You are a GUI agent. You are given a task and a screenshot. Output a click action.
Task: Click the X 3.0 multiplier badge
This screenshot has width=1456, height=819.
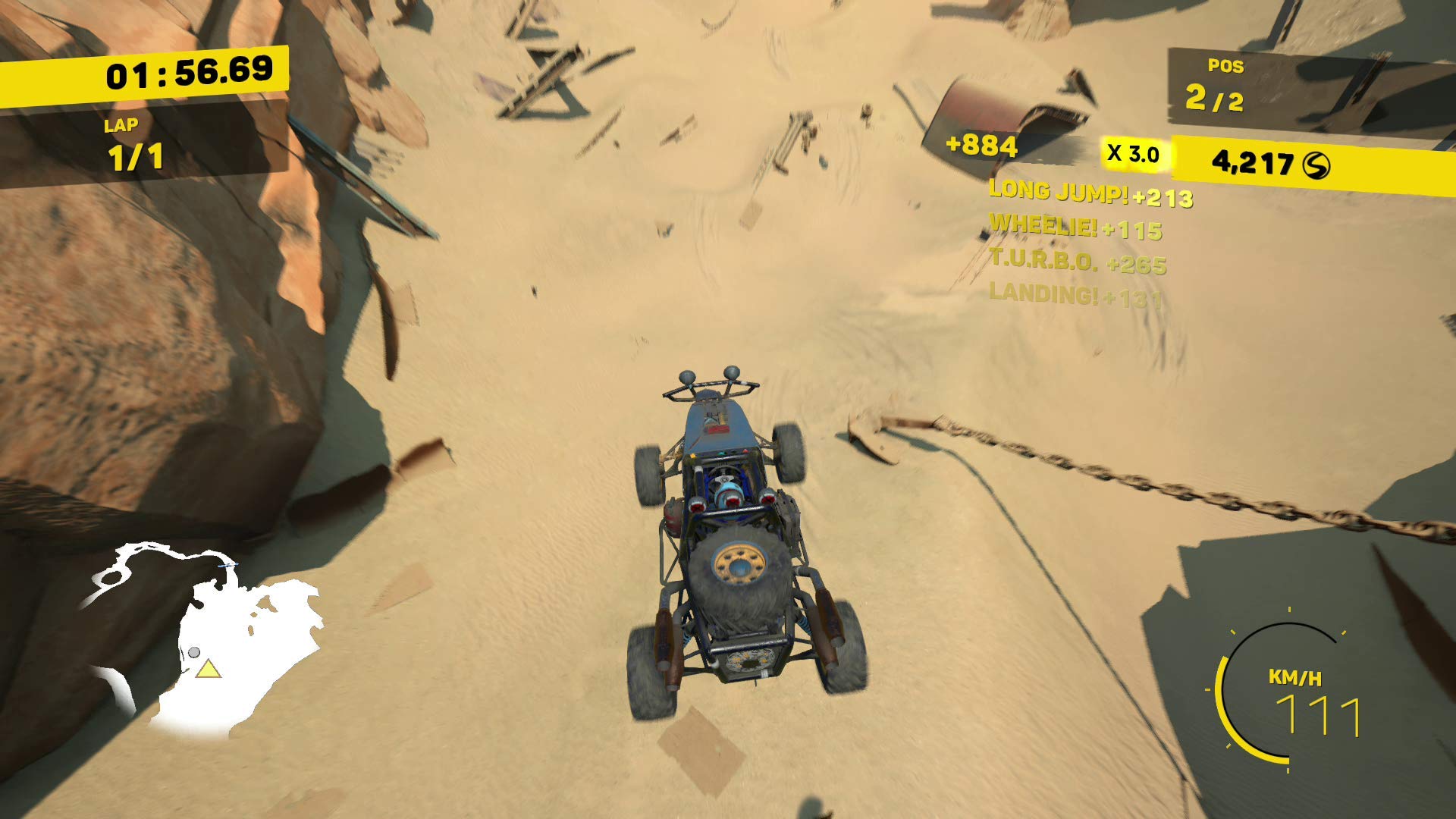pos(1132,152)
